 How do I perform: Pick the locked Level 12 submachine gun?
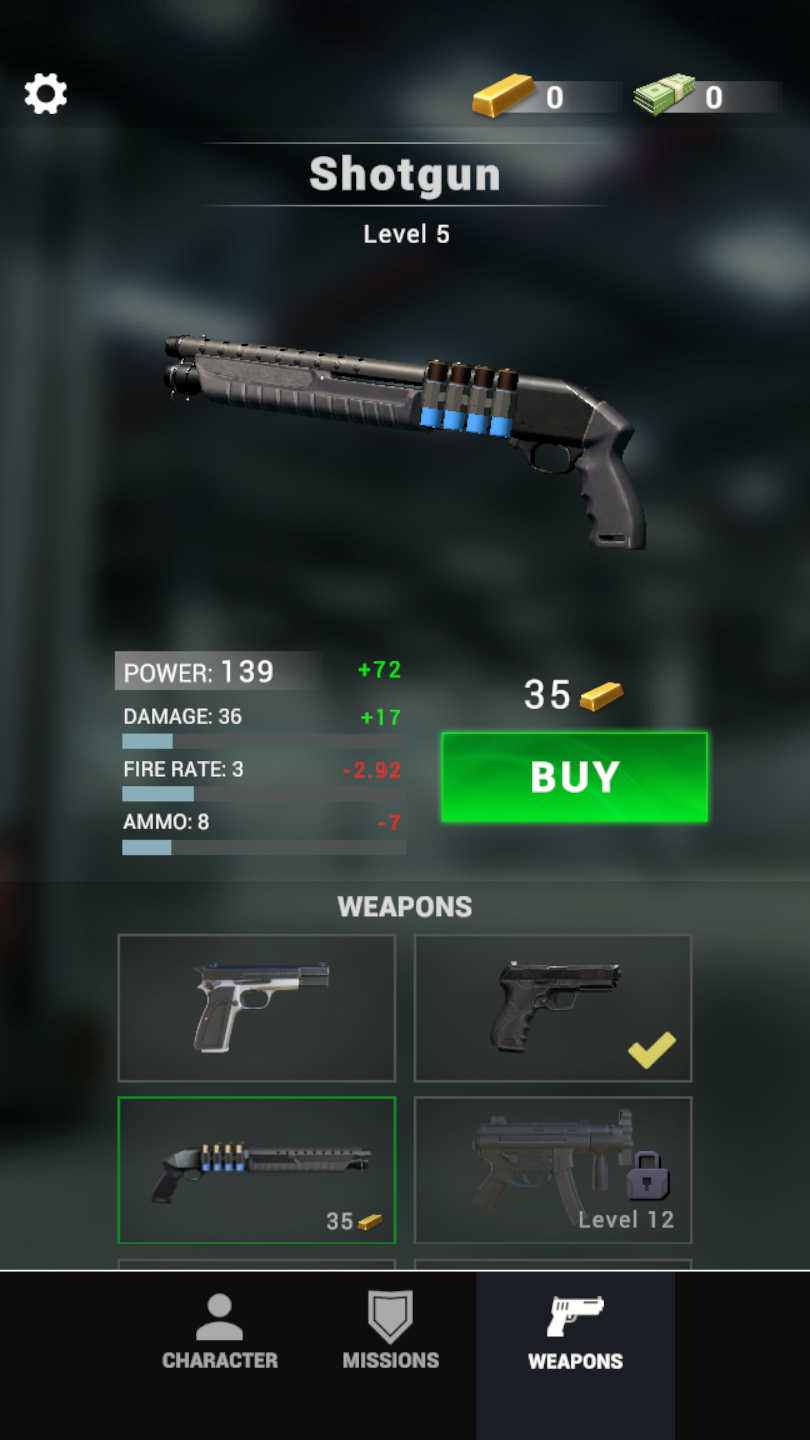pyautogui.click(x=553, y=1170)
